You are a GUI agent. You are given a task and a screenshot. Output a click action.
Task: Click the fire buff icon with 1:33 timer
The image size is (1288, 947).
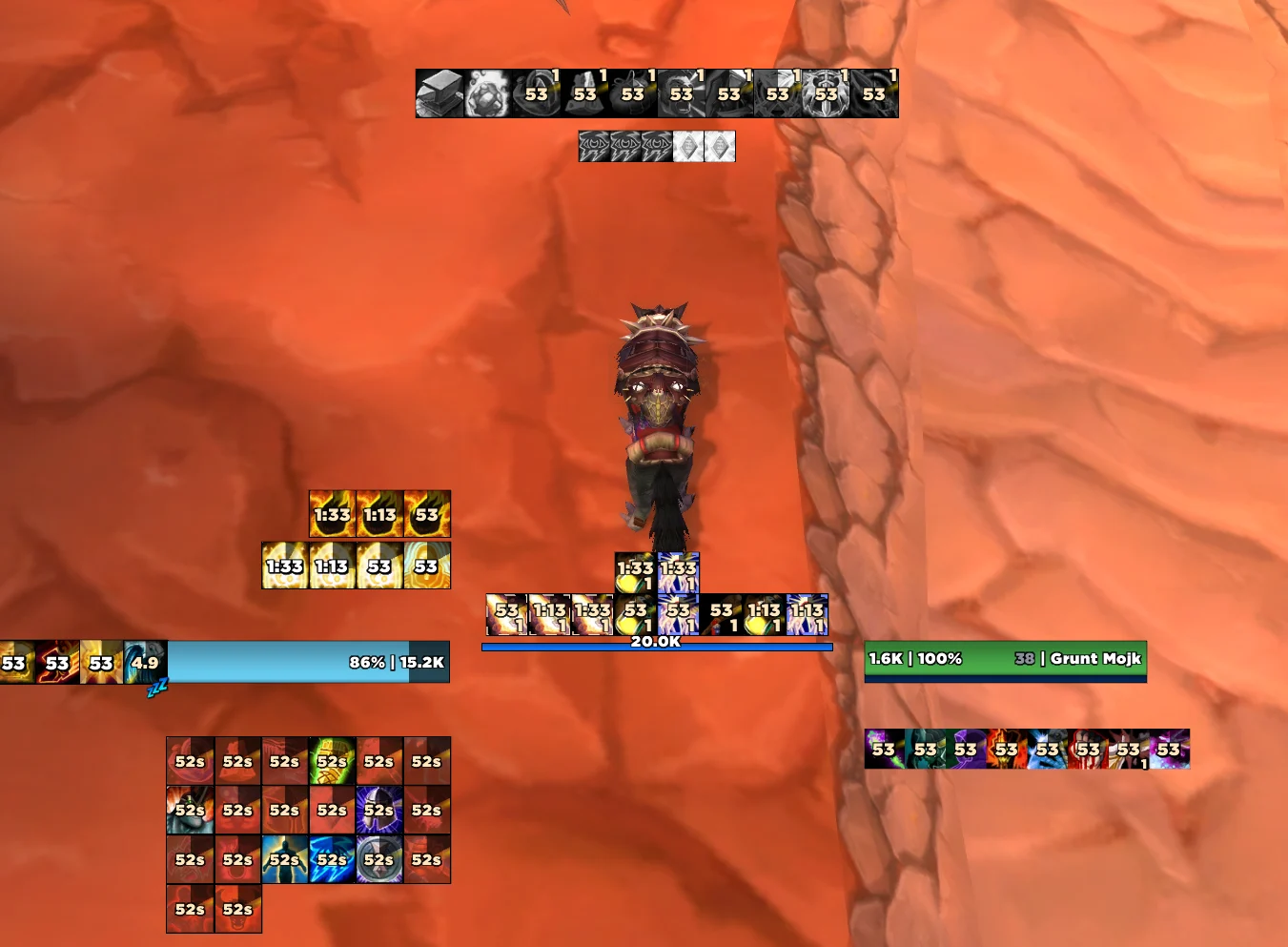pos(332,513)
